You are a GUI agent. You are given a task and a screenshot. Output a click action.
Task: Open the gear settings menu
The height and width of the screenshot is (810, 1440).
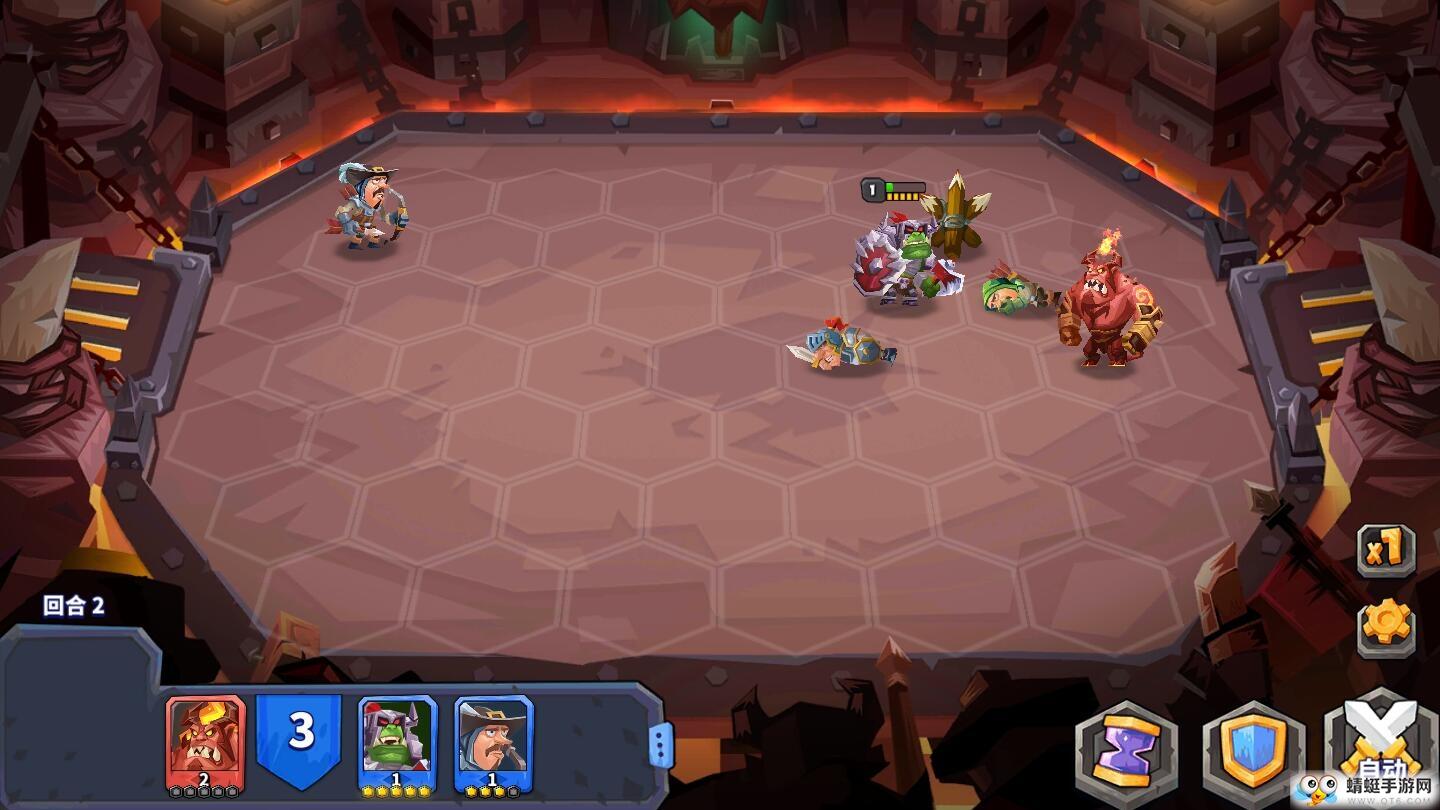click(x=1386, y=626)
